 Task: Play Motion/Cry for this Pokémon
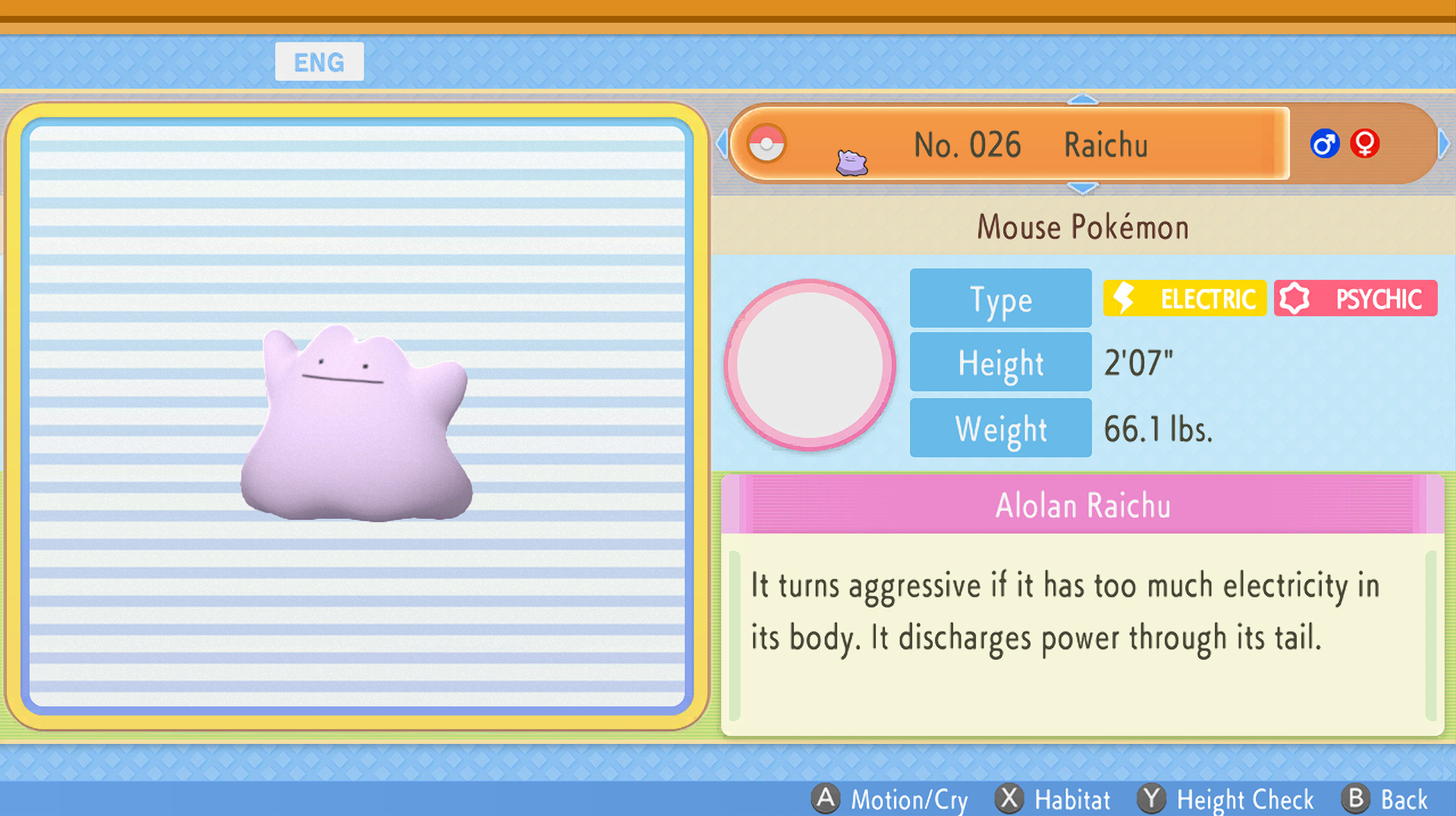point(890,799)
